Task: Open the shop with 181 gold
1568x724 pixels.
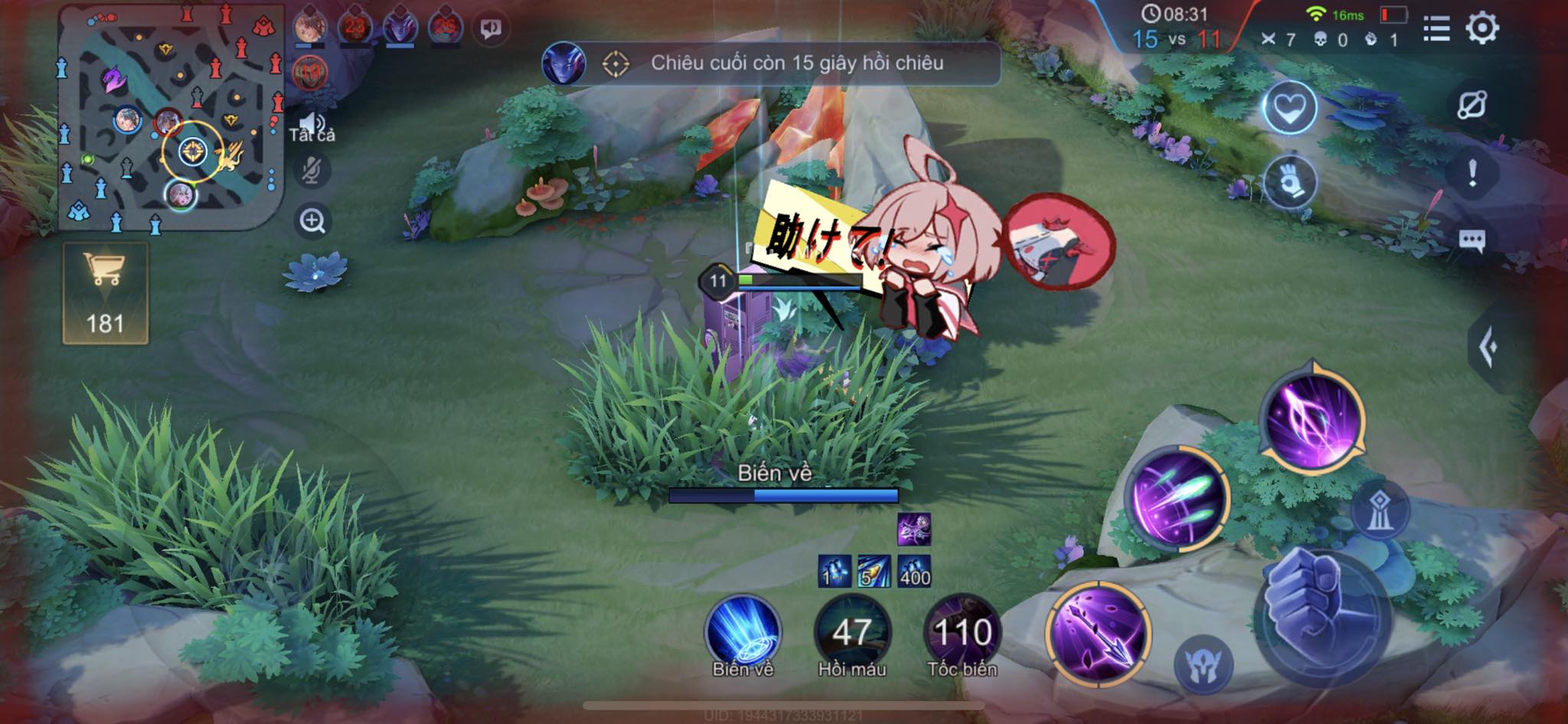Action: tap(105, 293)
